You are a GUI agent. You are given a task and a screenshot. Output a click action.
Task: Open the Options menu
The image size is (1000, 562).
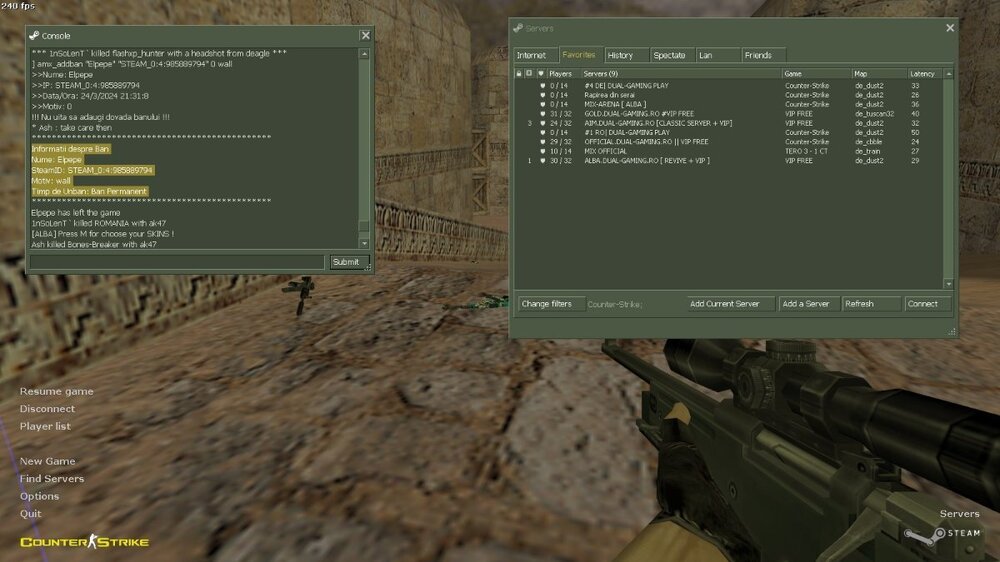(x=40, y=496)
